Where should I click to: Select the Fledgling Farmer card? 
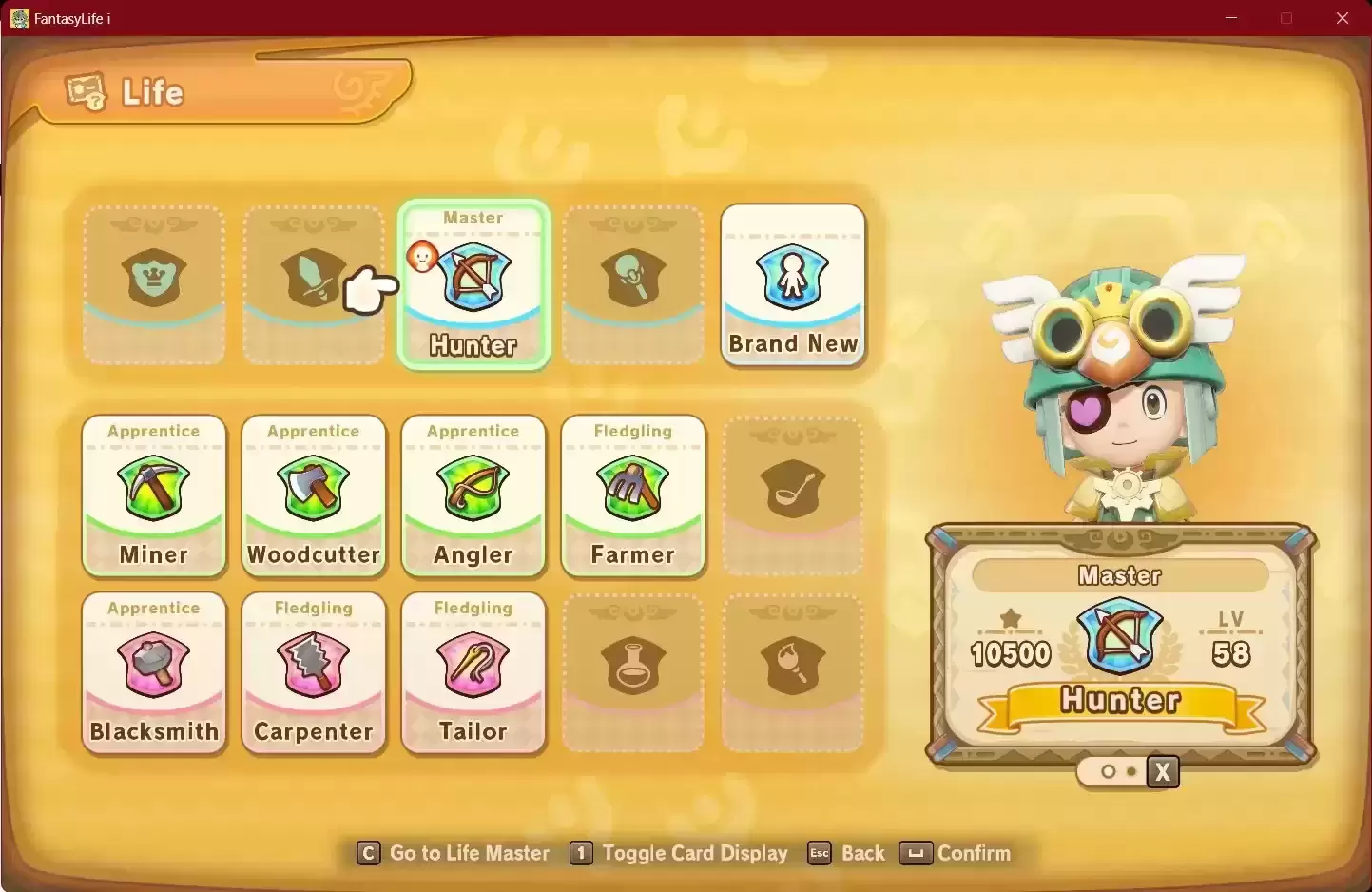point(633,496)
